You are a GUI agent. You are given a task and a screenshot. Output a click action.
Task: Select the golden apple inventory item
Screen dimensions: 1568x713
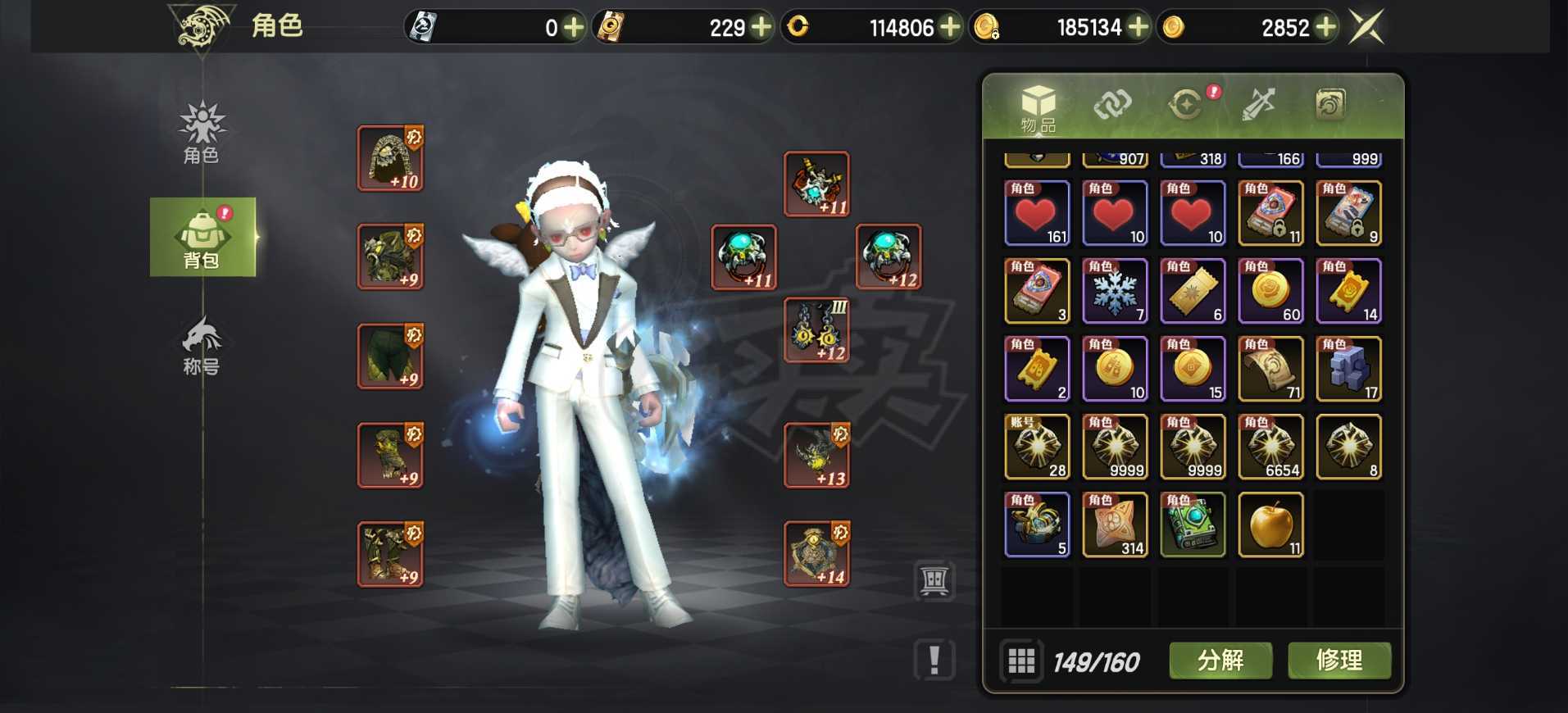click(1270, 525)
